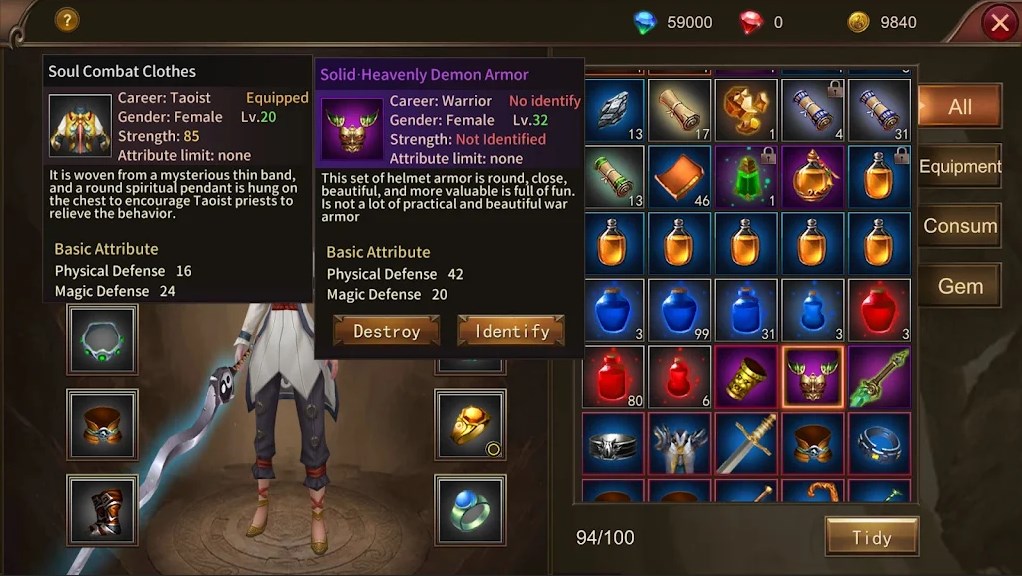
Task: Destroy the Solid Heavenly Demon Armor
Action: click(386, 331)
